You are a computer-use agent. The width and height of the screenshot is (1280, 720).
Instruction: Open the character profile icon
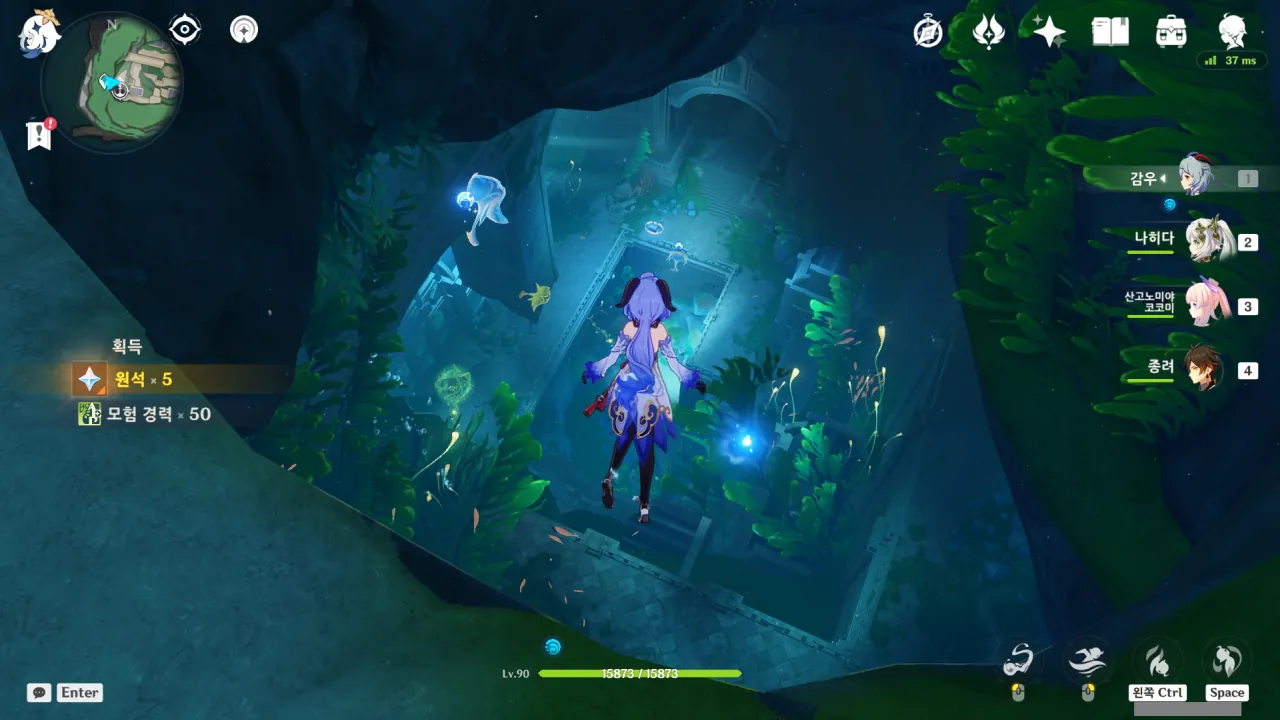point(1232,32)
